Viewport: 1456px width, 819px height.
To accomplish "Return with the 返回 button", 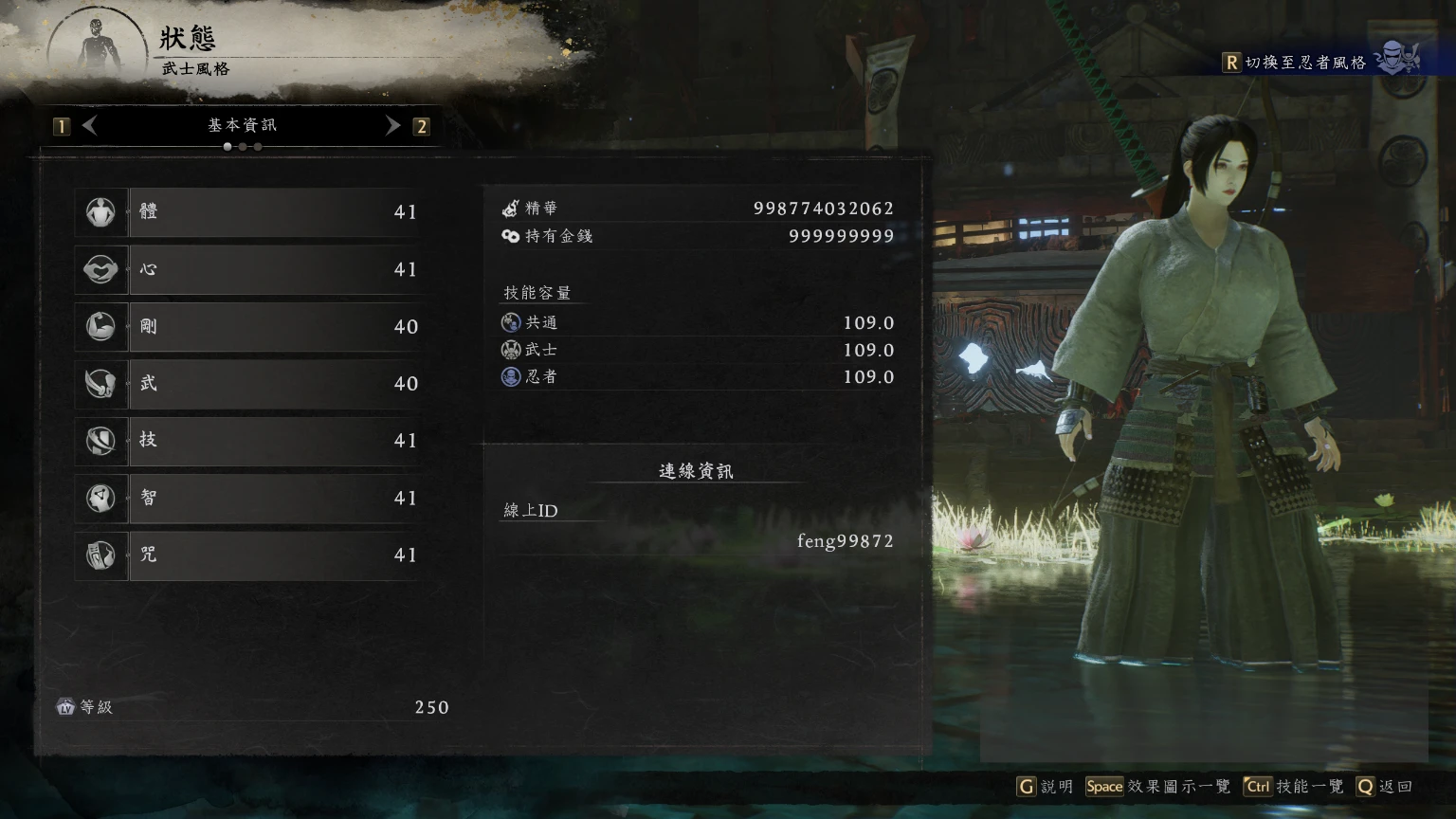I will coord(1385,787).
